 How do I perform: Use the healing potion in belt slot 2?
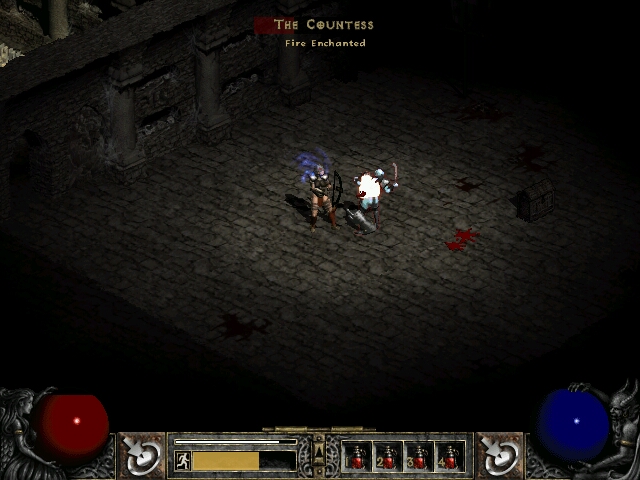(388, 457)
